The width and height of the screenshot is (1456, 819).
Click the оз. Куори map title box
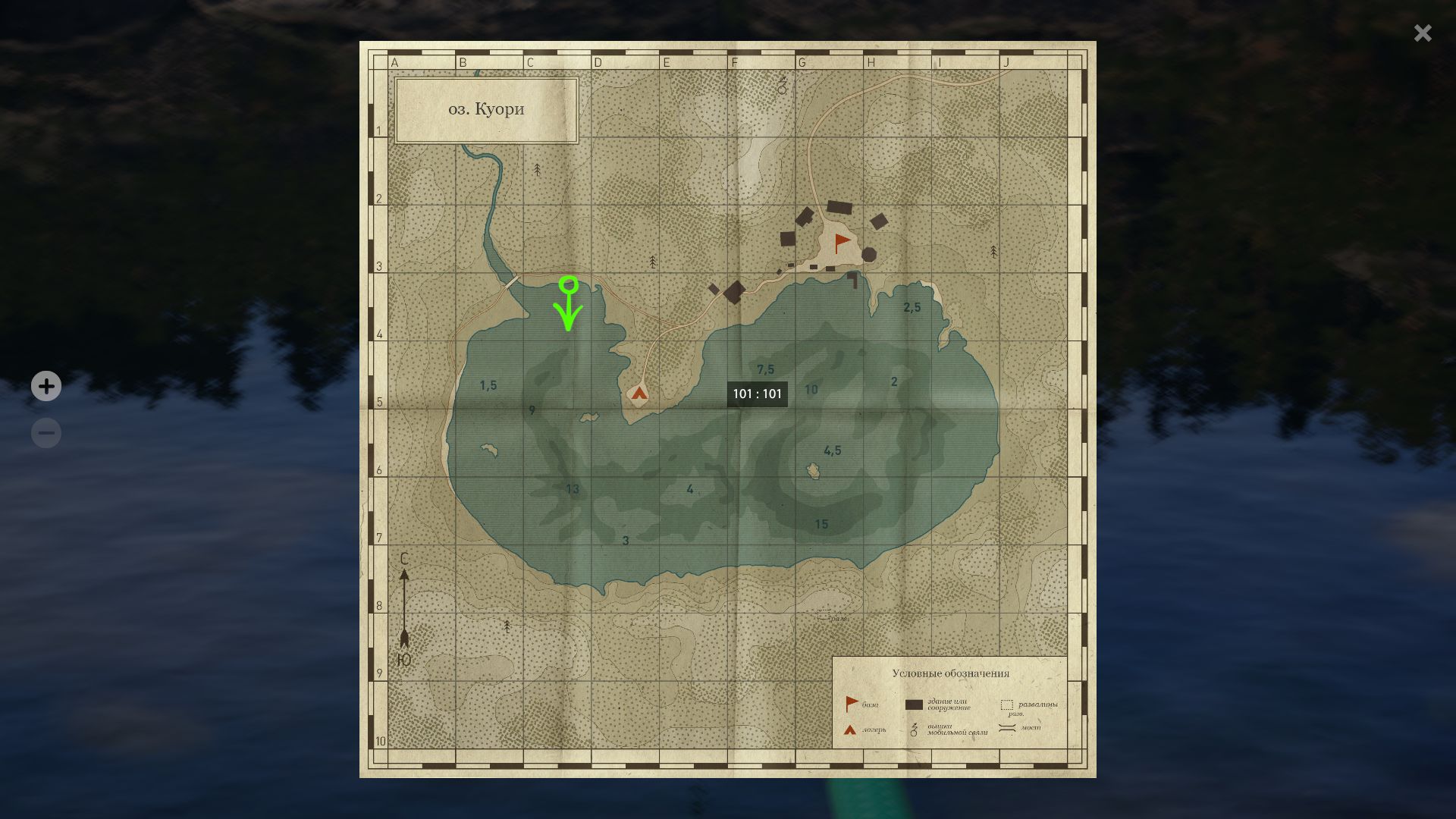[x=485, y=108]
